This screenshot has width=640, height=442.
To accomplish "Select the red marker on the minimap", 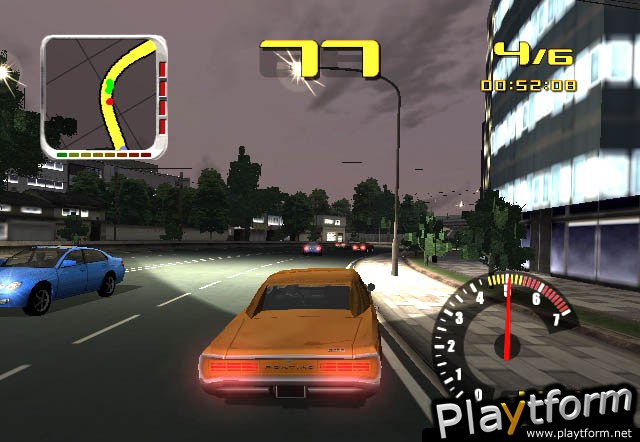I will tap(109, 101).
